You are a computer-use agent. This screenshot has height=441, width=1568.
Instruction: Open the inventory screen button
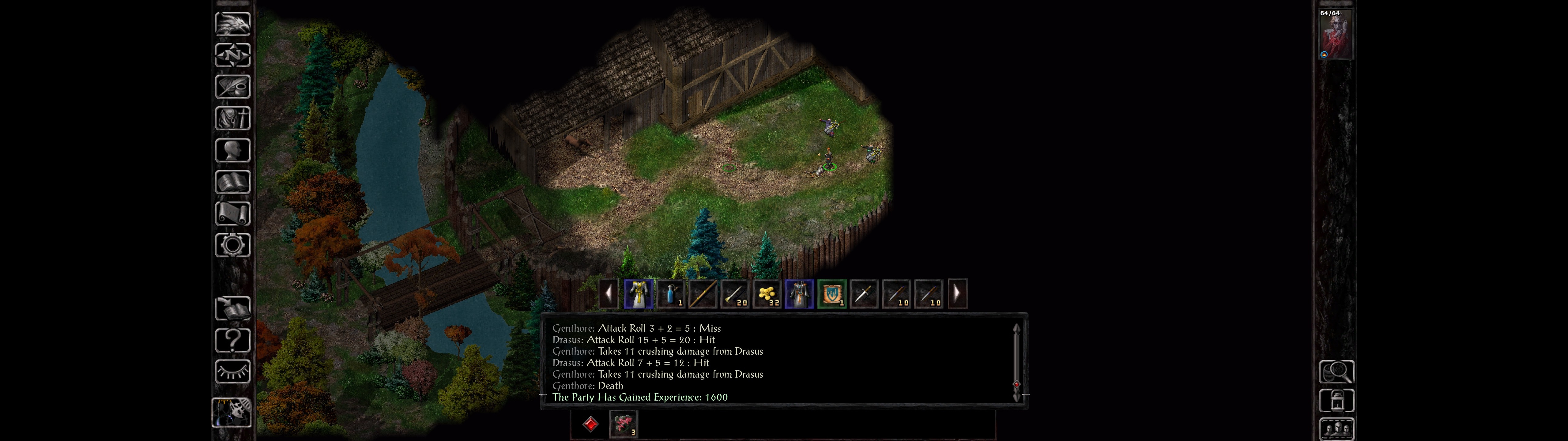pyautogui.click(x=232, y=119)
